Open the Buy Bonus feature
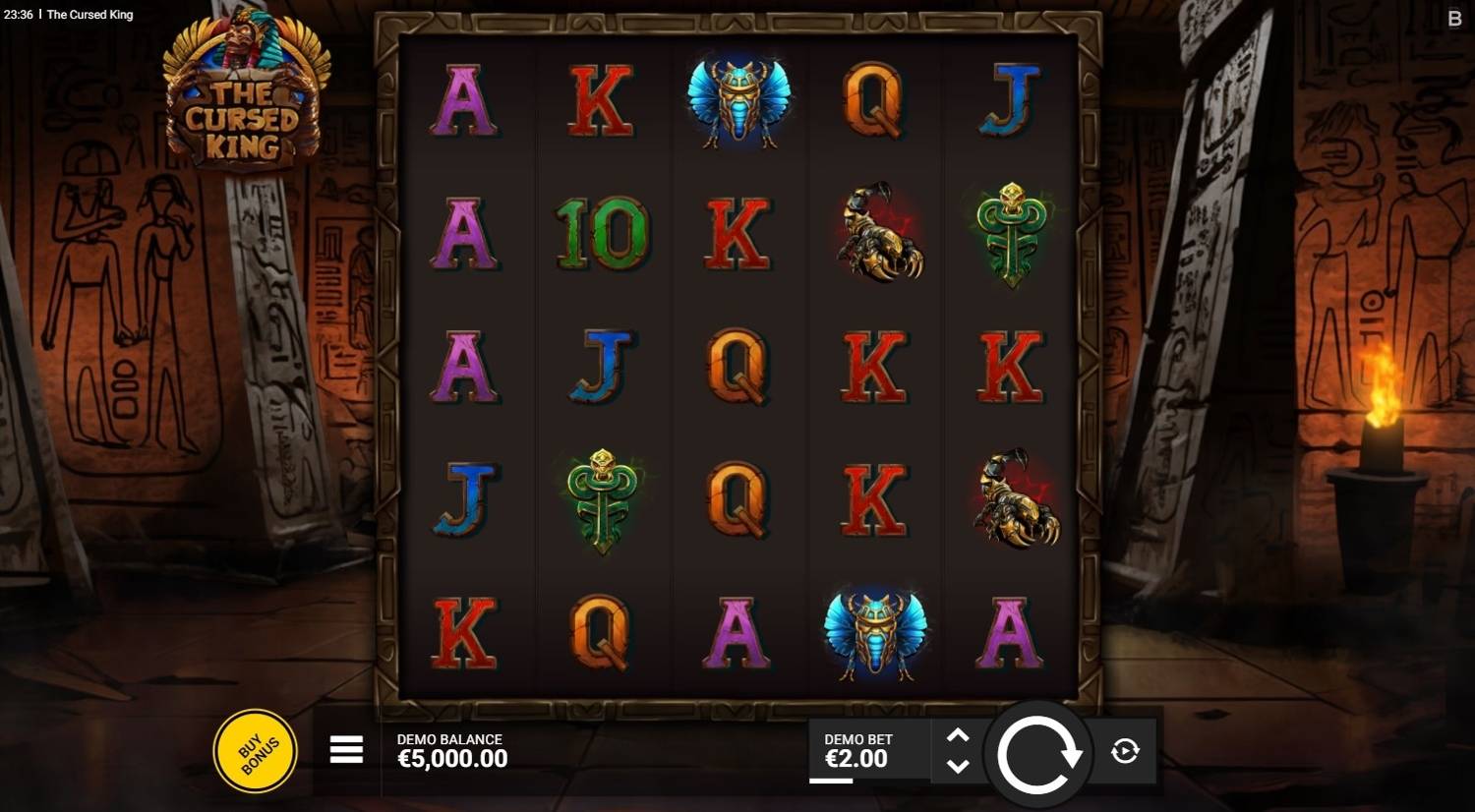The image size is (1475, 812). pyautogui.click(x=256, y=751)
